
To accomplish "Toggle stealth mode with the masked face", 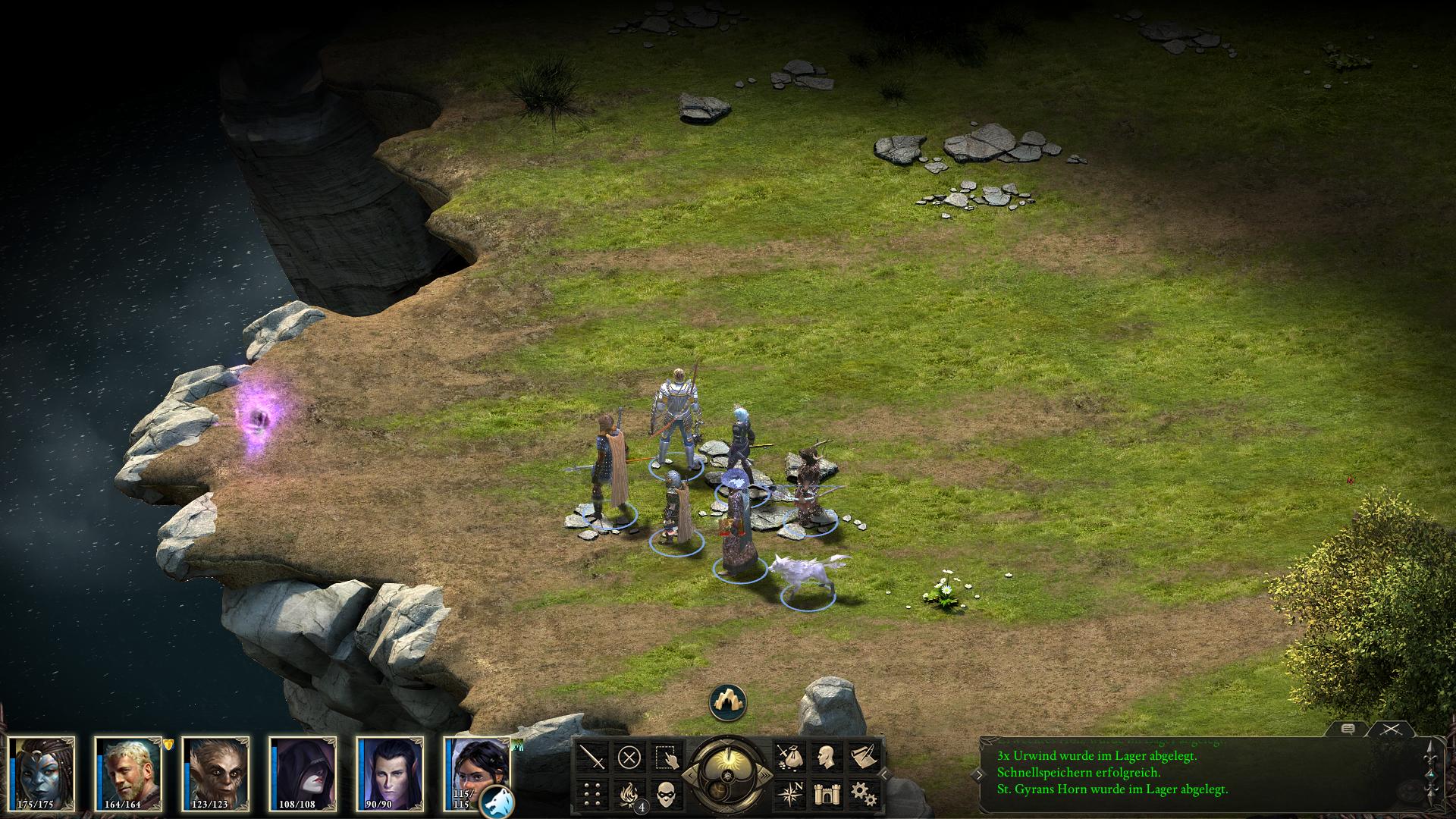I will pyautogui.click(x=666, y=794).
